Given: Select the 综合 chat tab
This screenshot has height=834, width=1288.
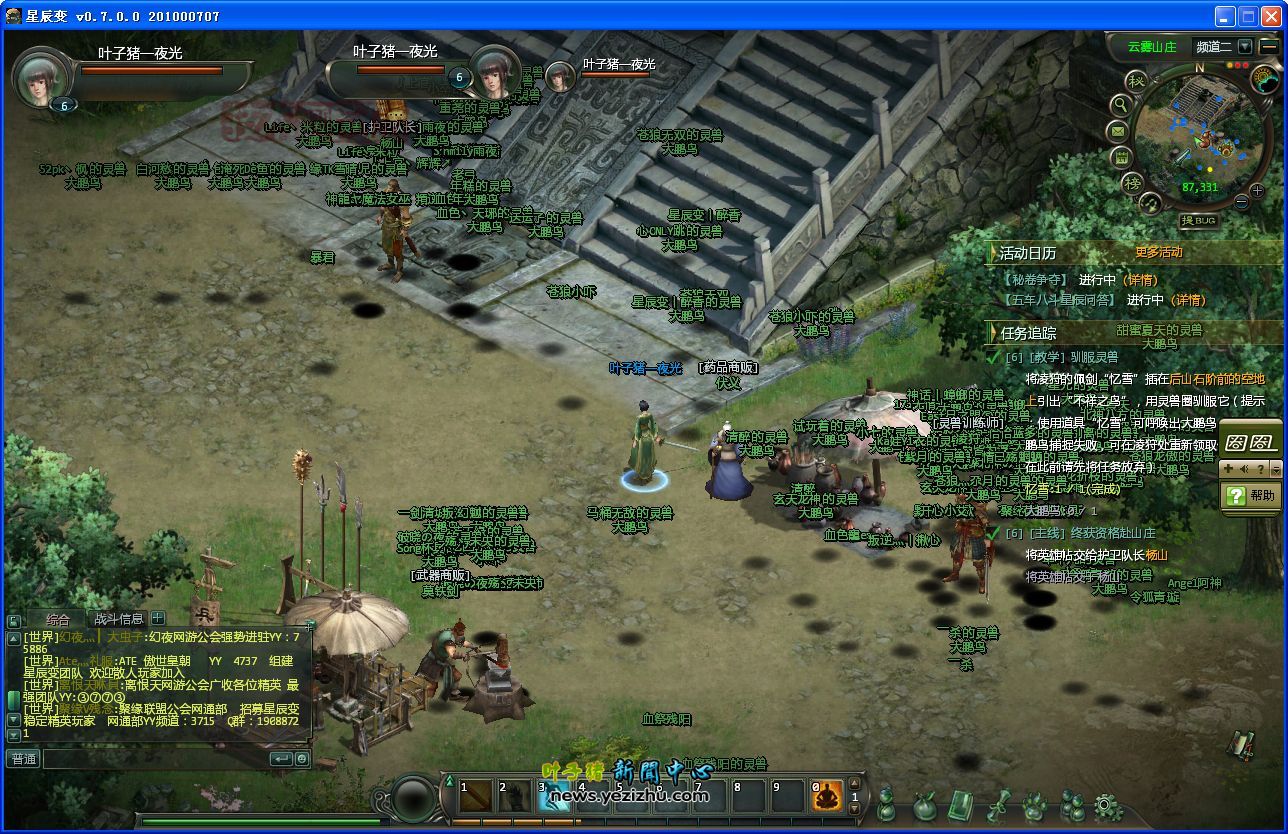Looking at the screenshot, I should click(58, 620).
